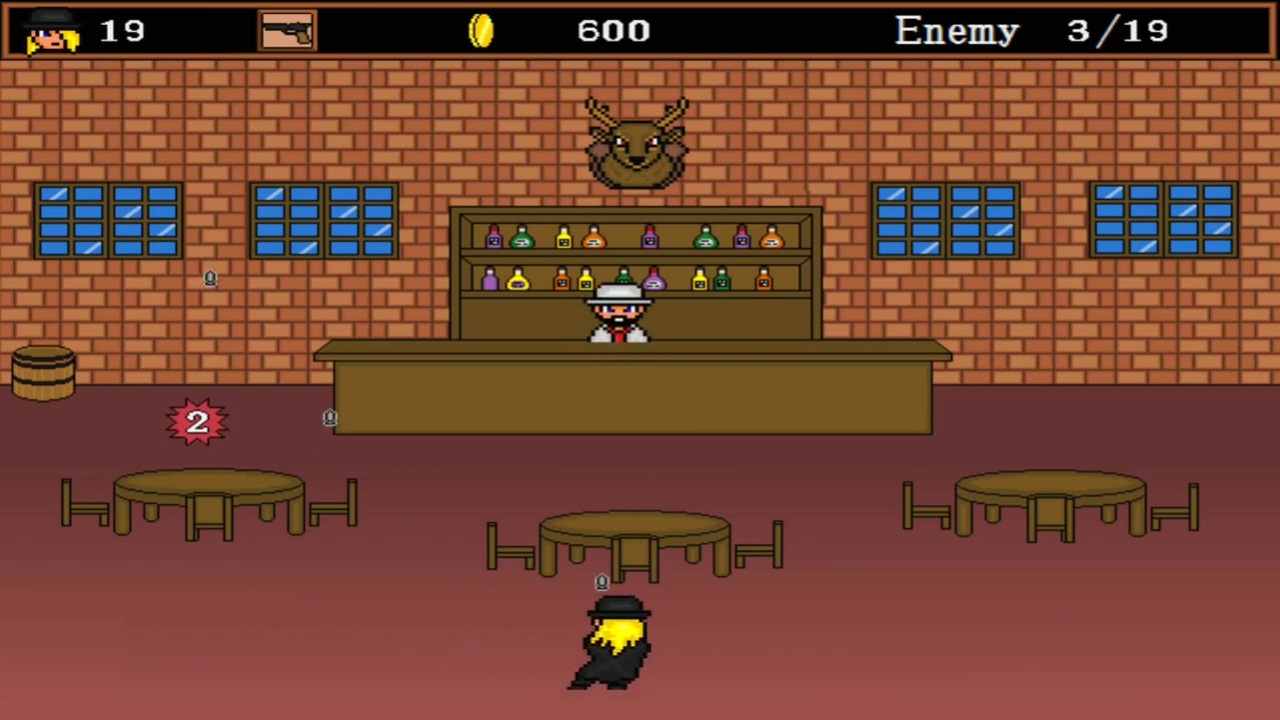This screenshot has height=720, width=1280.
Task: Click the pink bottle on the lower shelf
Action: click(x=653, y=280)
